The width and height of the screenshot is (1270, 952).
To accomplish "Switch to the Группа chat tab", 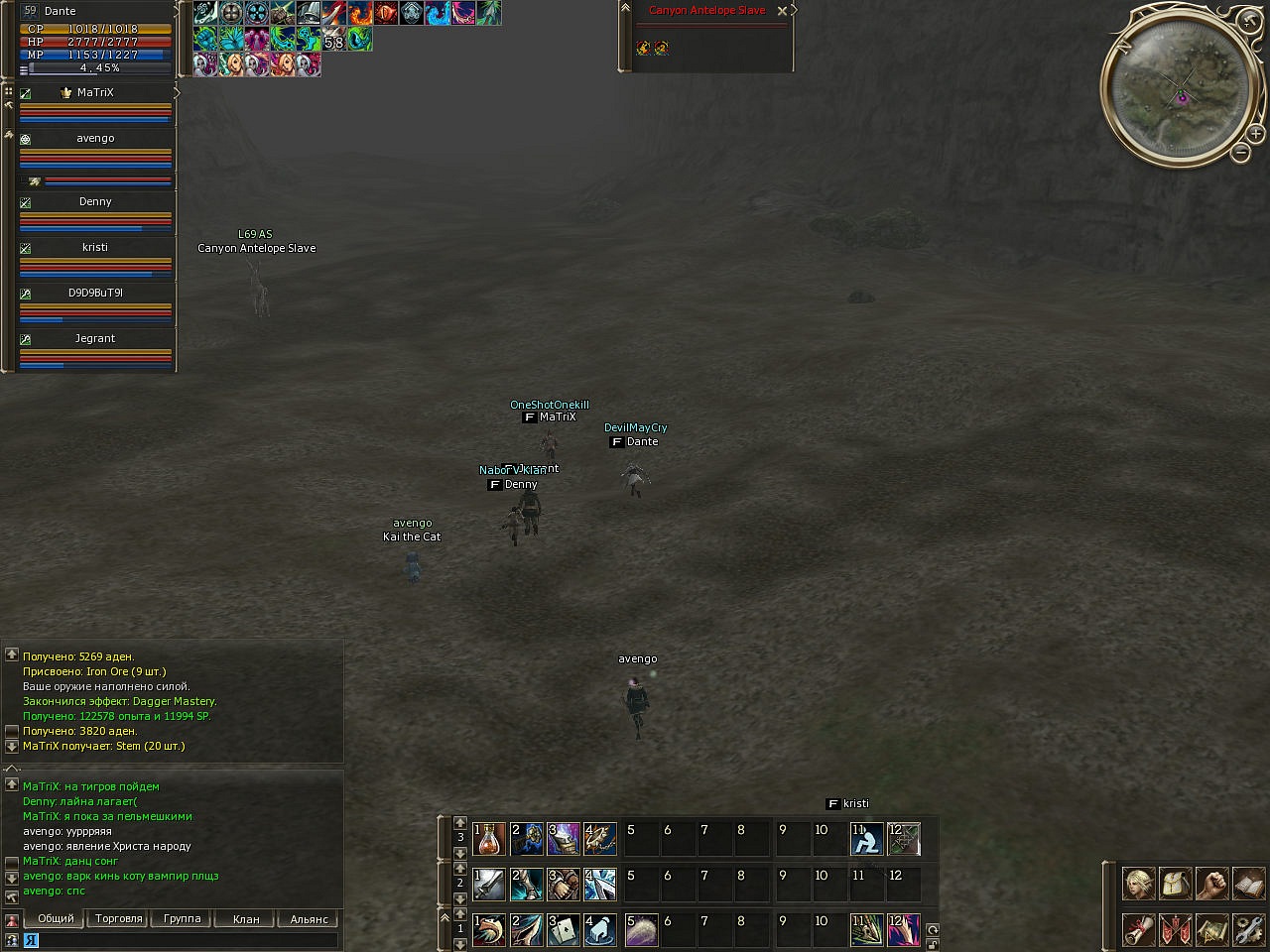I will [x=183, y=919].
